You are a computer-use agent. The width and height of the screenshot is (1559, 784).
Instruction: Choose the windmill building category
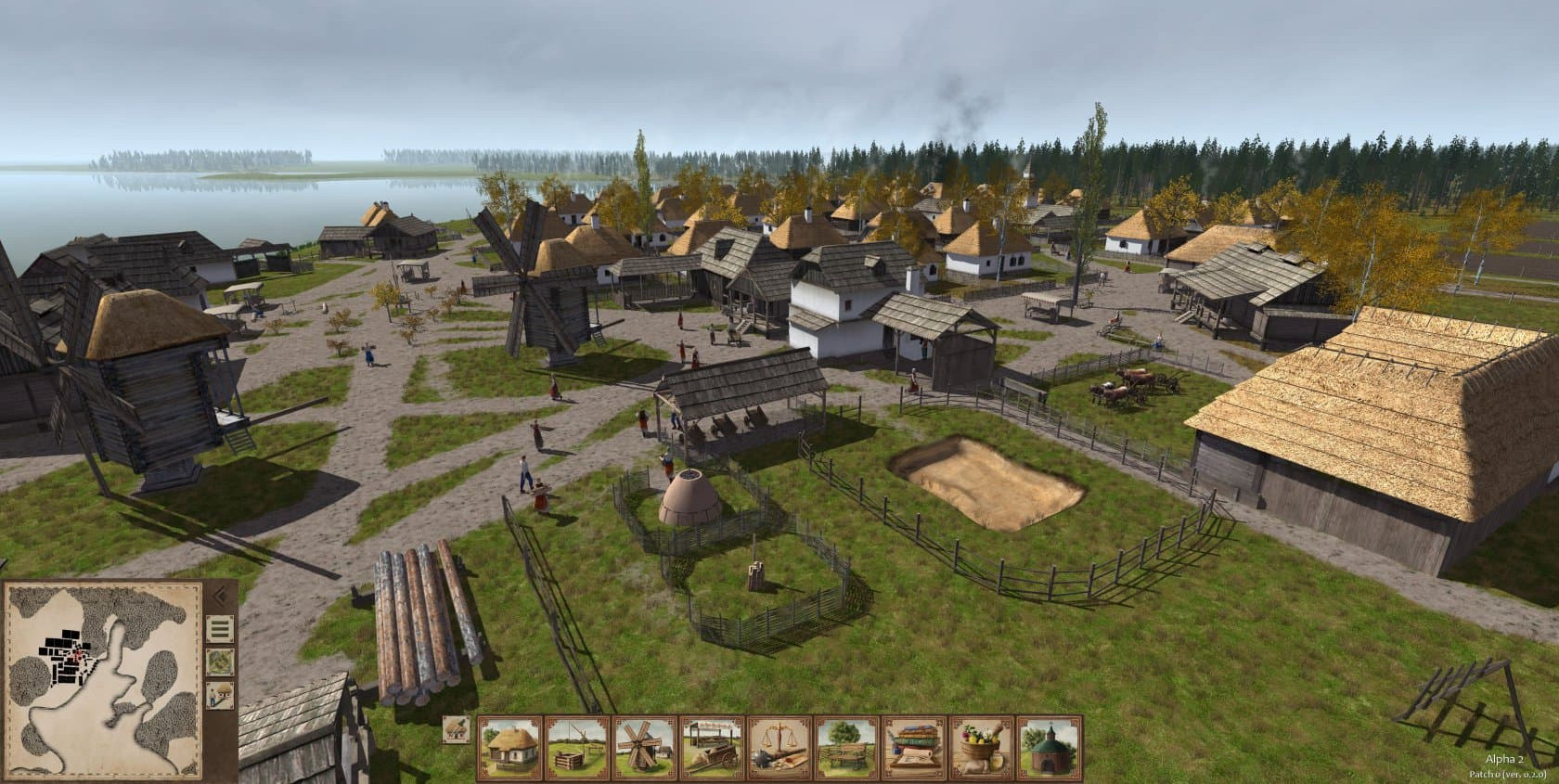pos(645,747)
